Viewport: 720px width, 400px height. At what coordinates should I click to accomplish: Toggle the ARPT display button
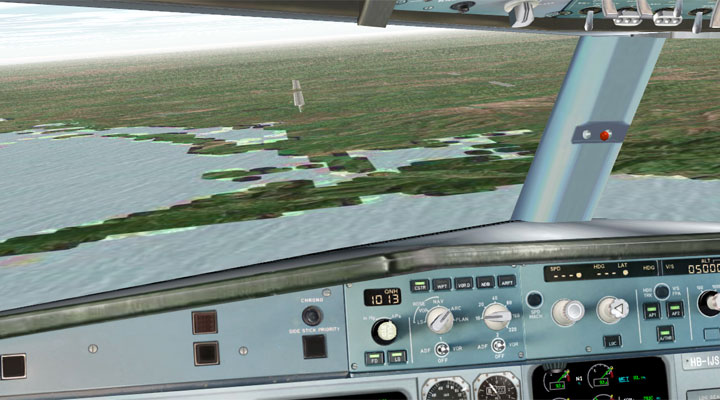coord(507,281)
